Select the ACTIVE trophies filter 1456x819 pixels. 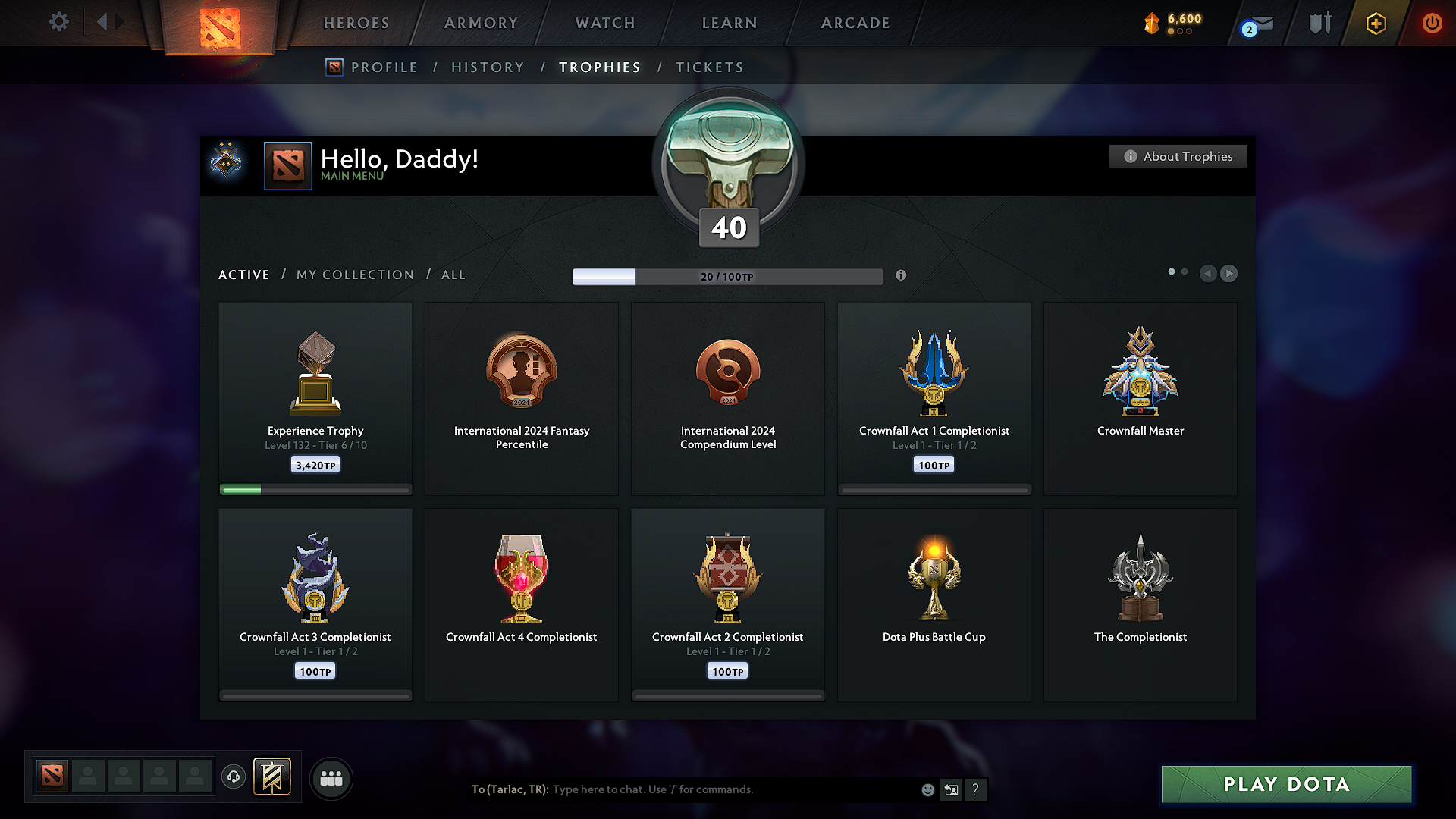tap(243, 275)
